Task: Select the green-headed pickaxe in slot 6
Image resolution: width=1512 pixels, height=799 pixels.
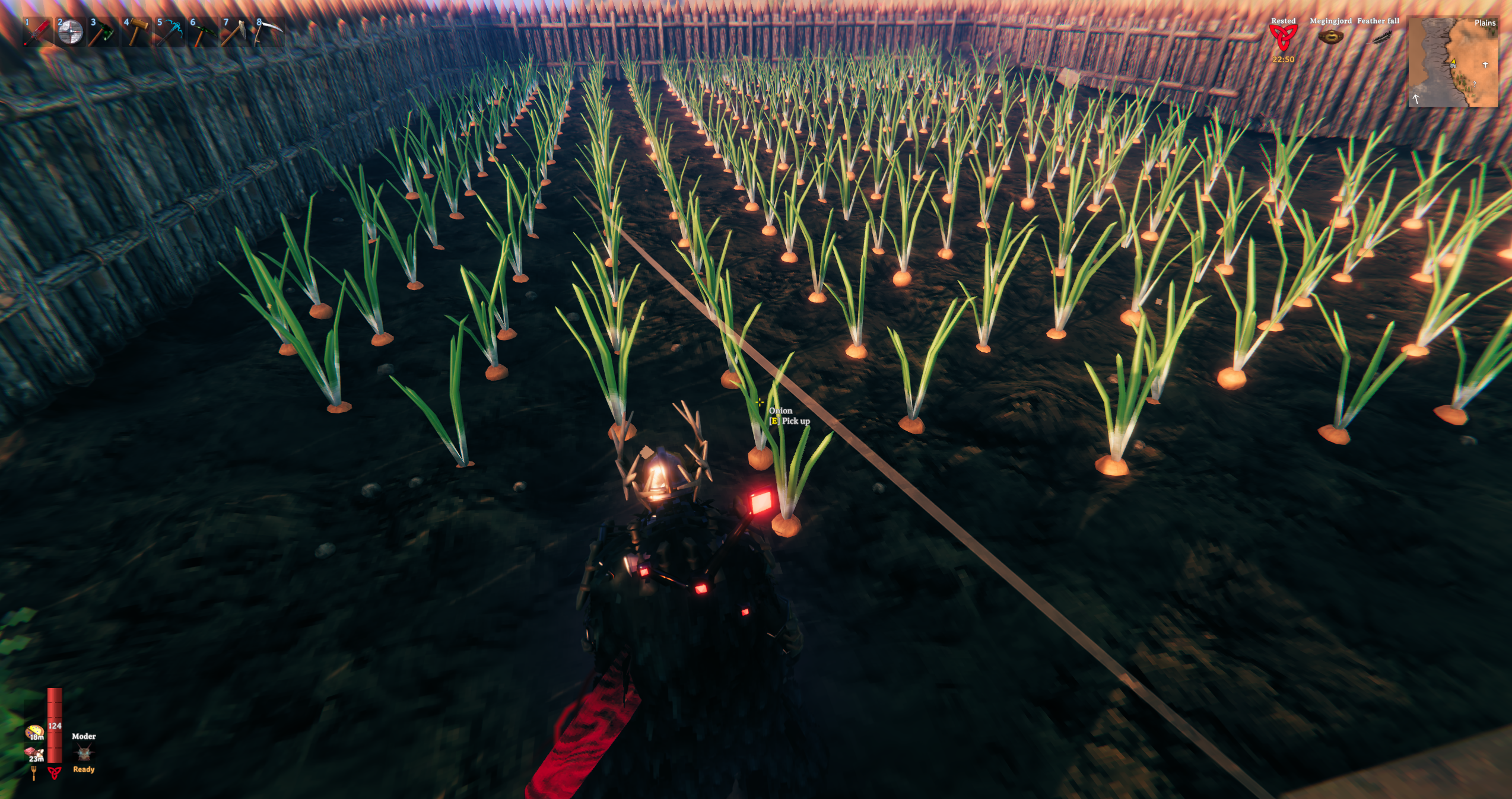Action: click(x=203, y=32)
